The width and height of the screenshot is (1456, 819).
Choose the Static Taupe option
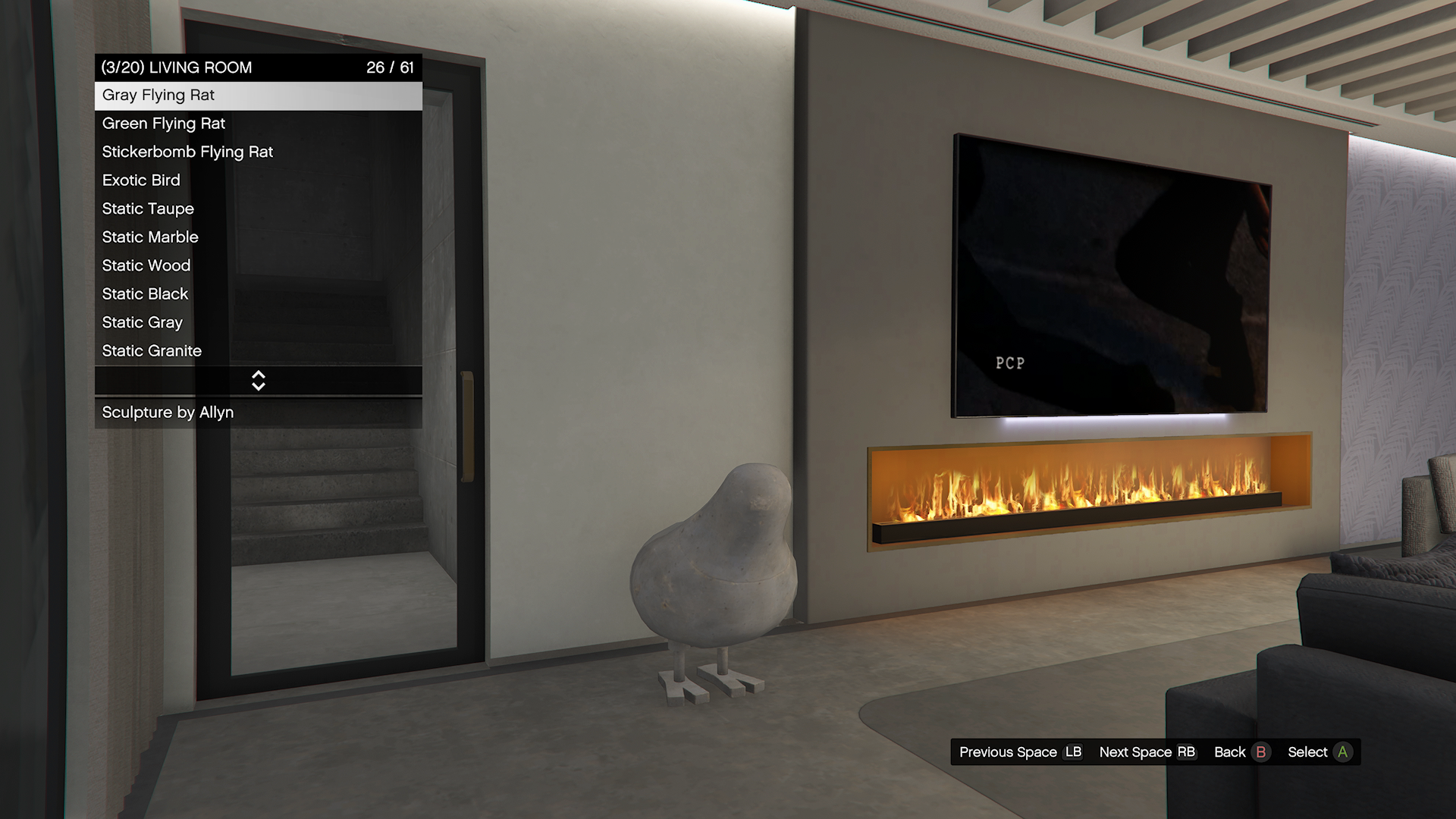coord(258,209)
